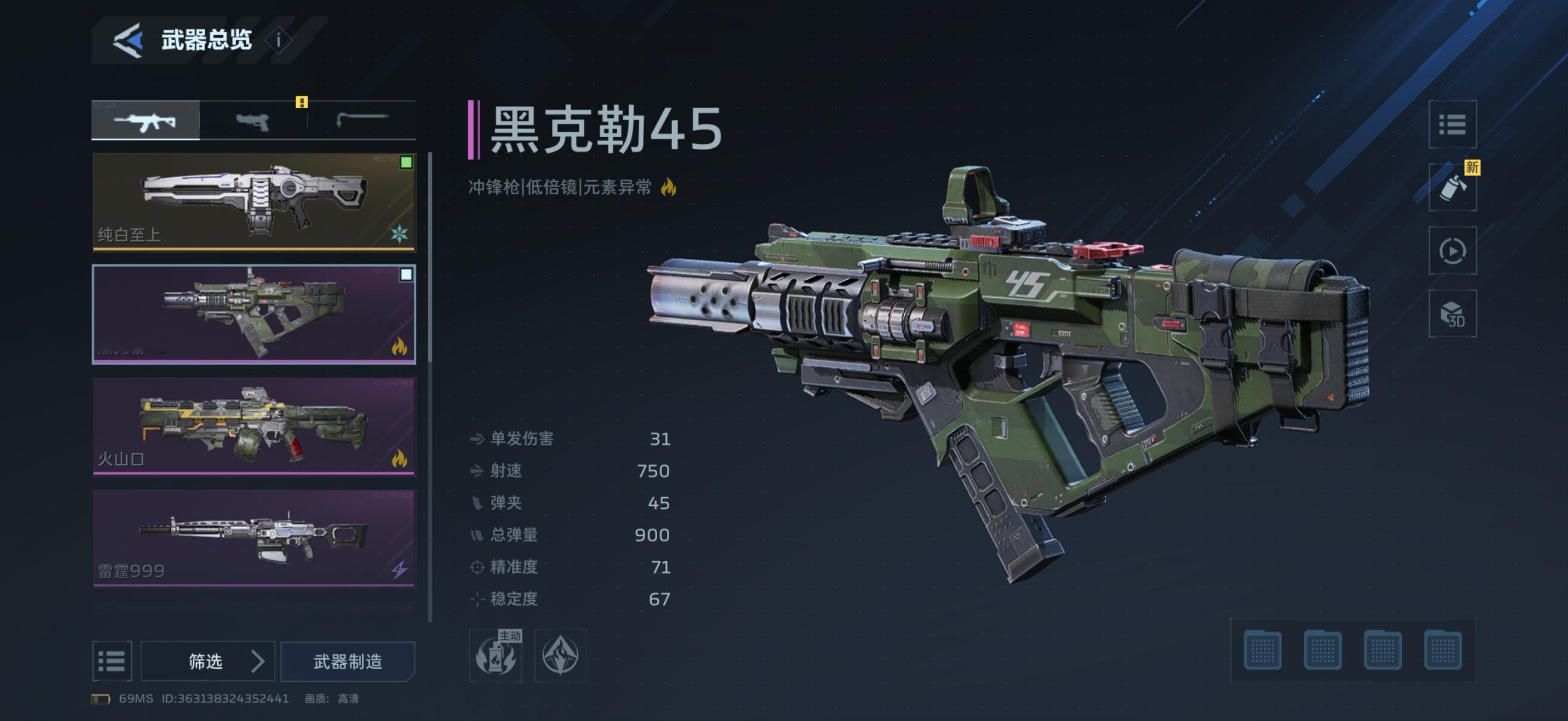This screenshot has height=721, width=1568.
Task: Toggle list view beside the filter button
Action: (112, 661)
